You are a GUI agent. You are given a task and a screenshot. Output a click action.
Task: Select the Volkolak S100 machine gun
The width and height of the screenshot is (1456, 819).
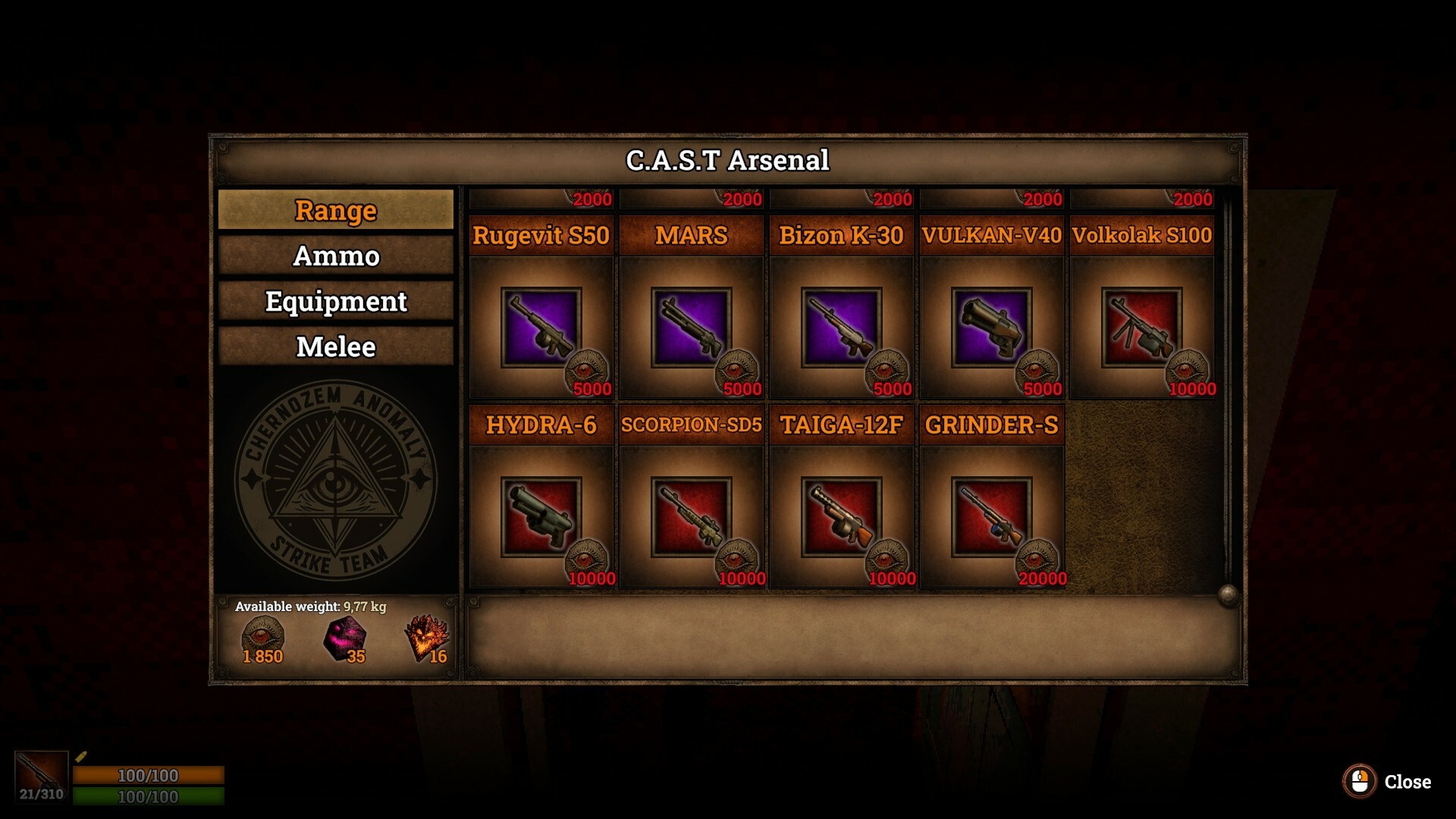click(x=1141, y=328)
